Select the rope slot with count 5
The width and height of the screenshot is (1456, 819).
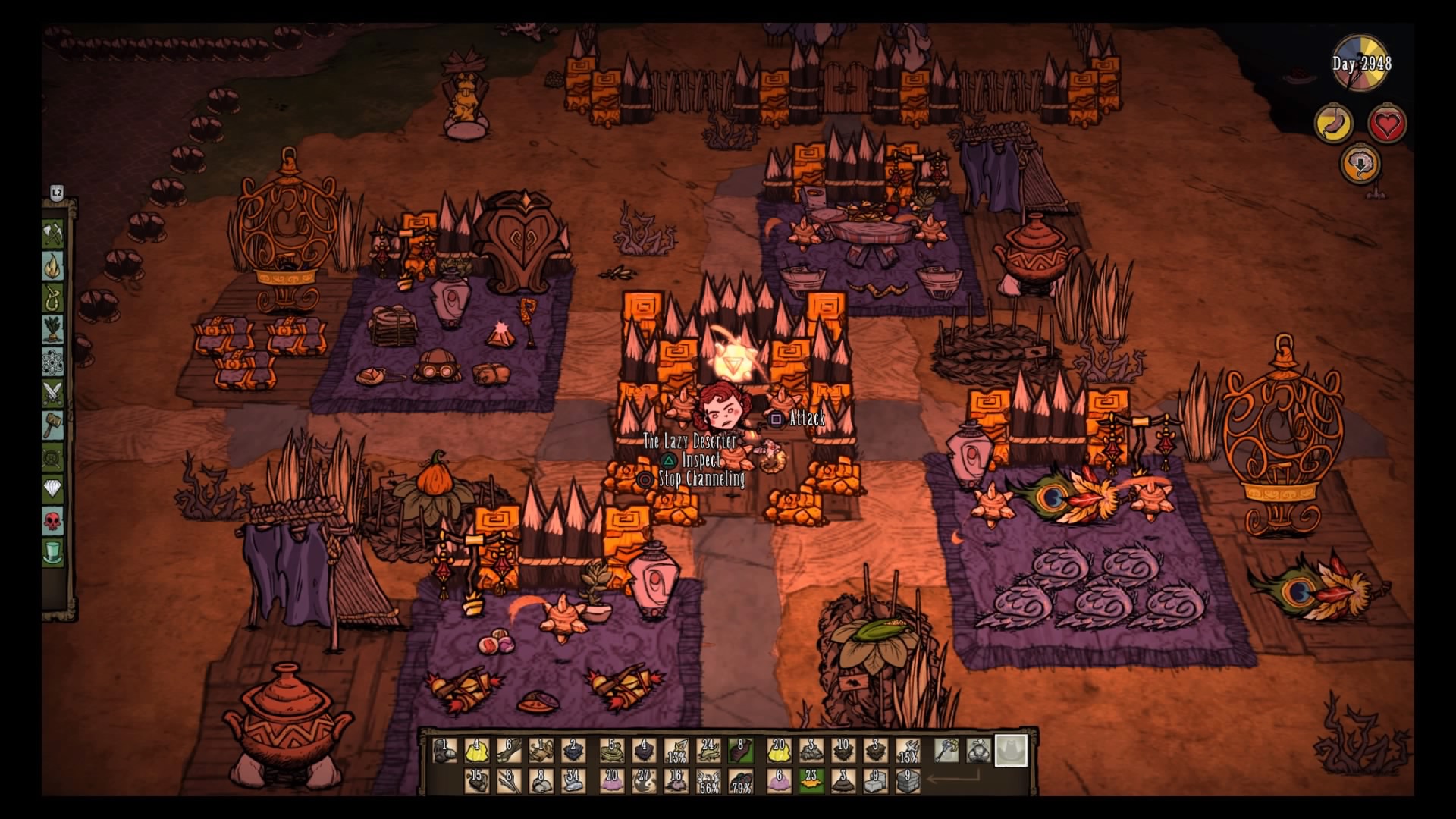pyautogui.click(x=611, y=751)
